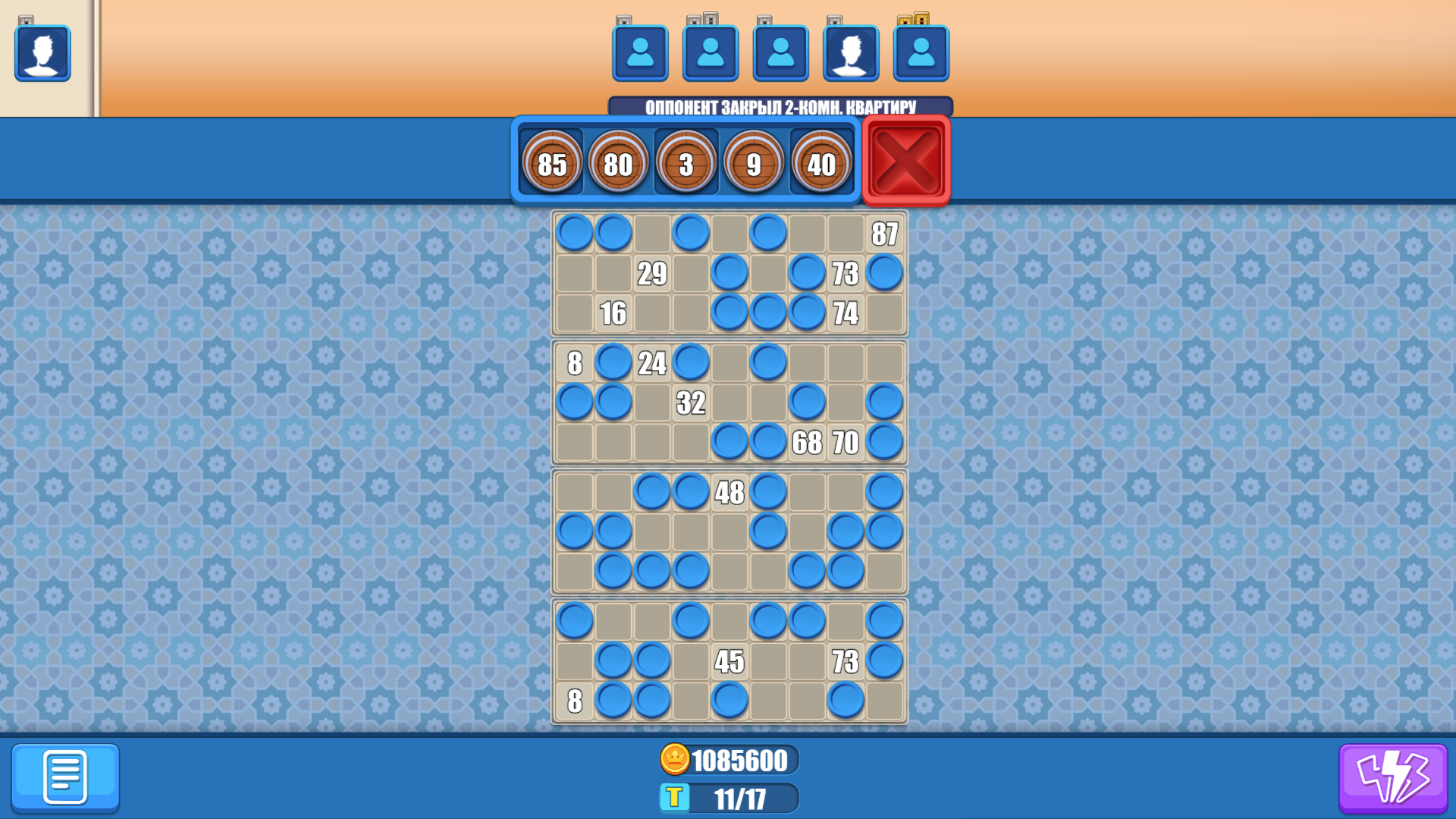Select barrel number 80

[620, 162]
